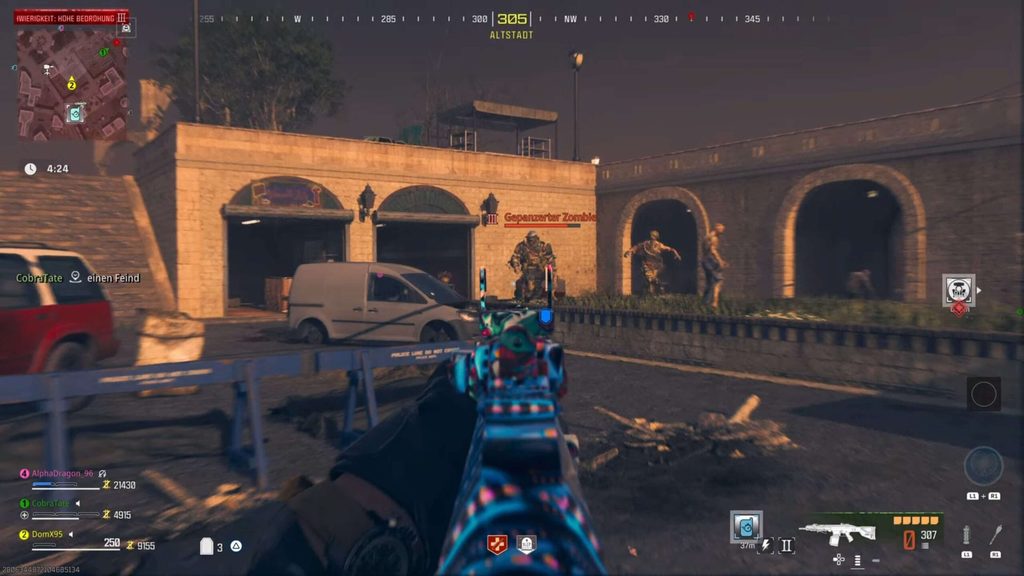Select teammate AlphaDragon_96 in the squad list

60,473
